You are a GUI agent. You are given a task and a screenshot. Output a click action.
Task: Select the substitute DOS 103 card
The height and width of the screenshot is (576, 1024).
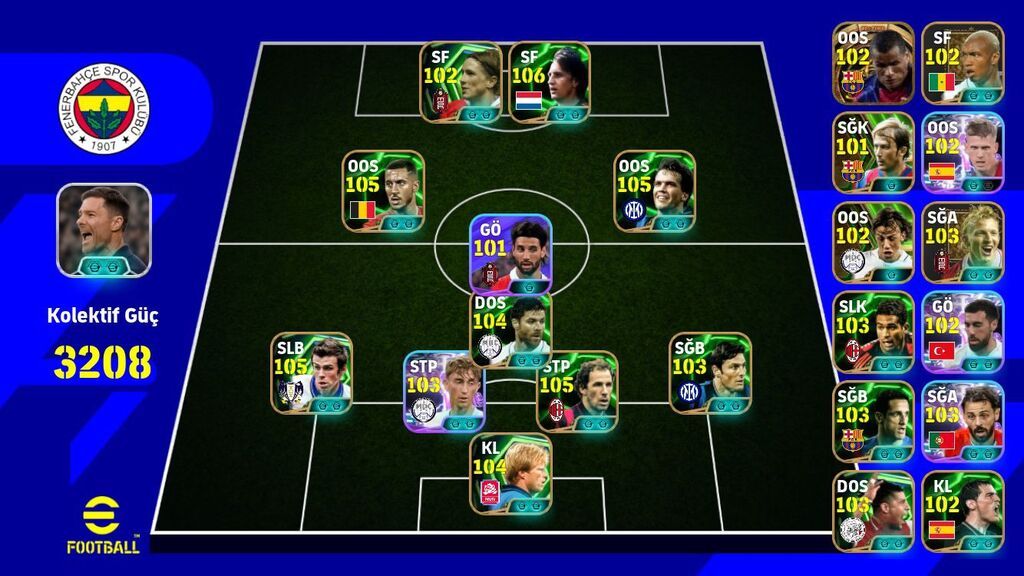click(873, 510)
